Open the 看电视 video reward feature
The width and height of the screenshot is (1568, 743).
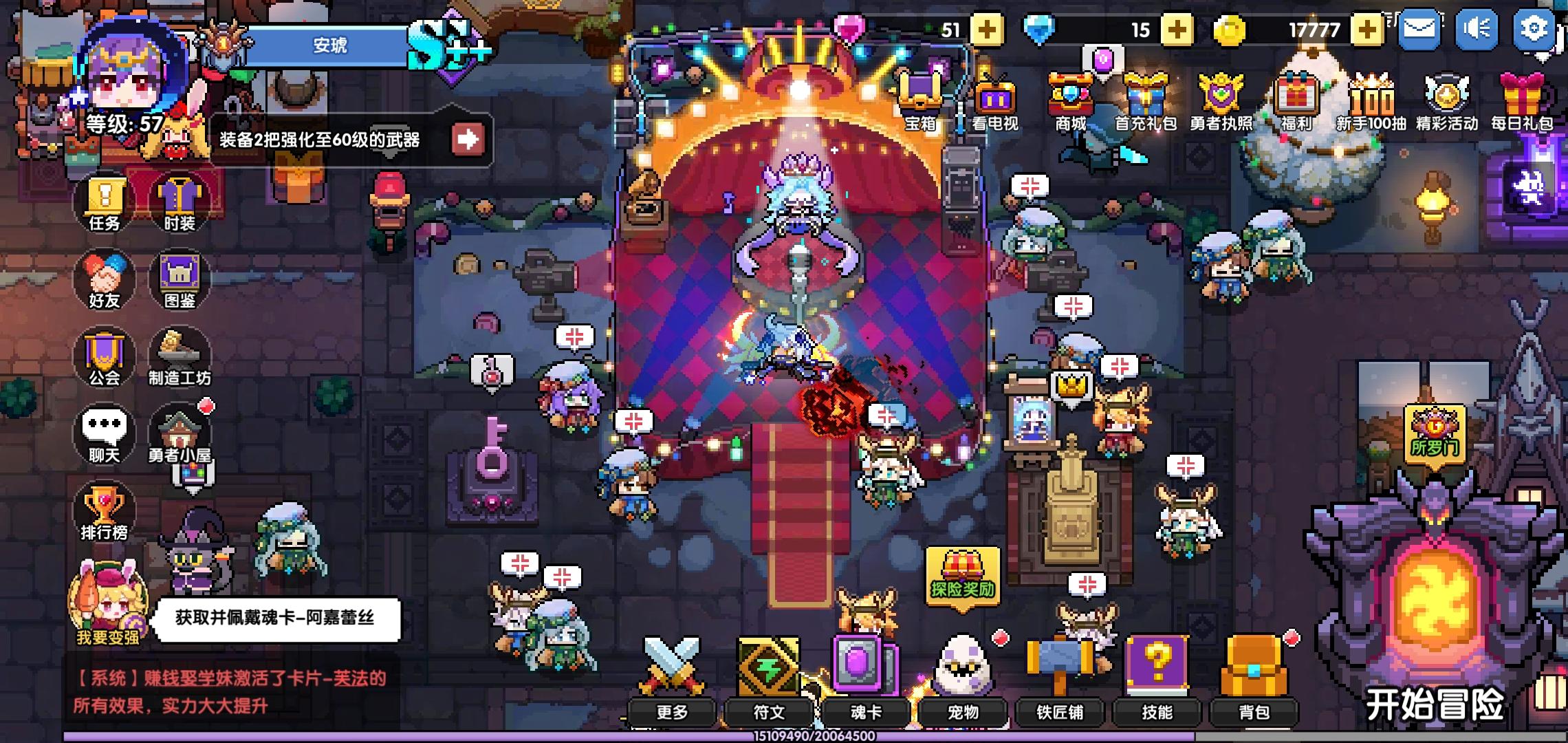[994, 96]
